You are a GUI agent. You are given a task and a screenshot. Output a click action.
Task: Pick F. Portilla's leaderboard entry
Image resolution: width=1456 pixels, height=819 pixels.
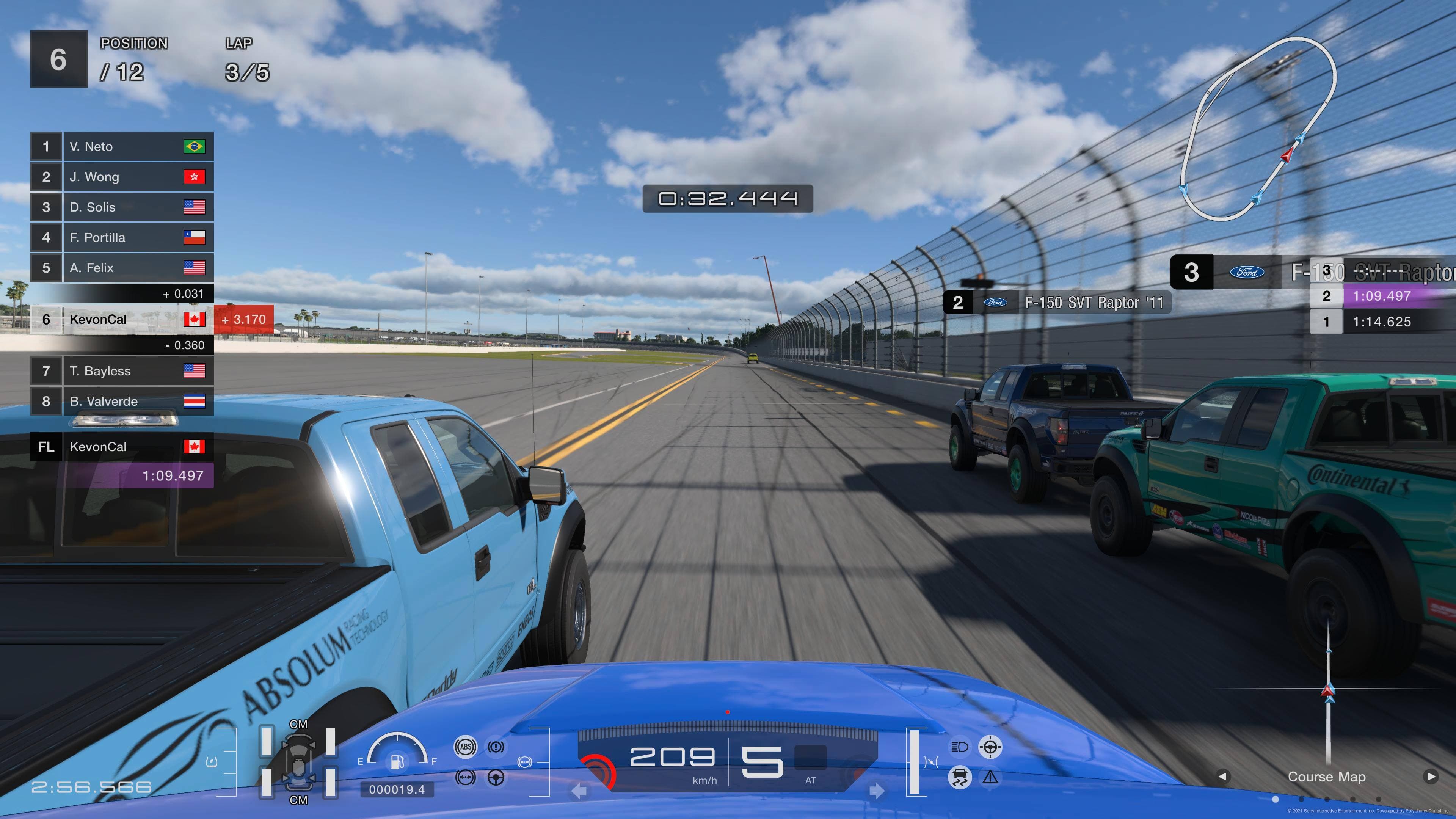tap(122, 237)
